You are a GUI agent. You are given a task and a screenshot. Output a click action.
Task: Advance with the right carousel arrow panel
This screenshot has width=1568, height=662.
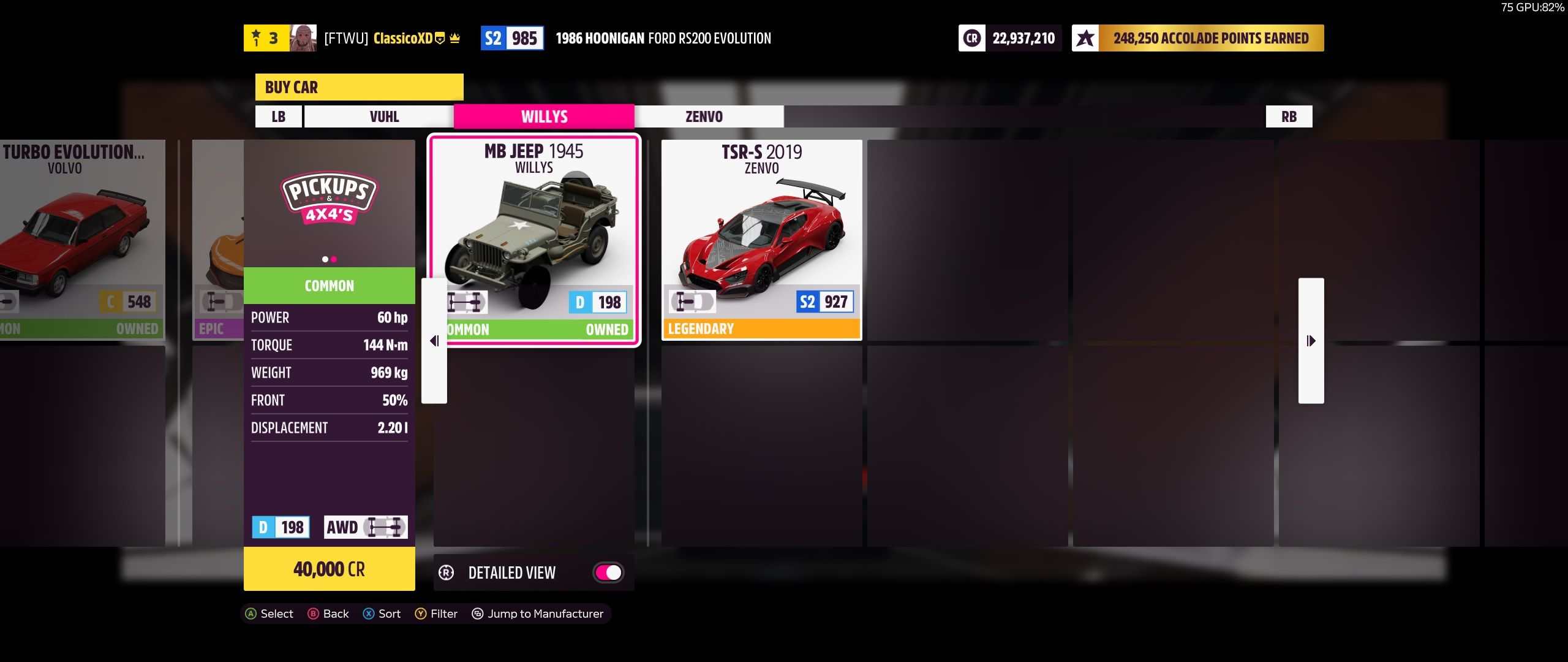pos(1311,341)
